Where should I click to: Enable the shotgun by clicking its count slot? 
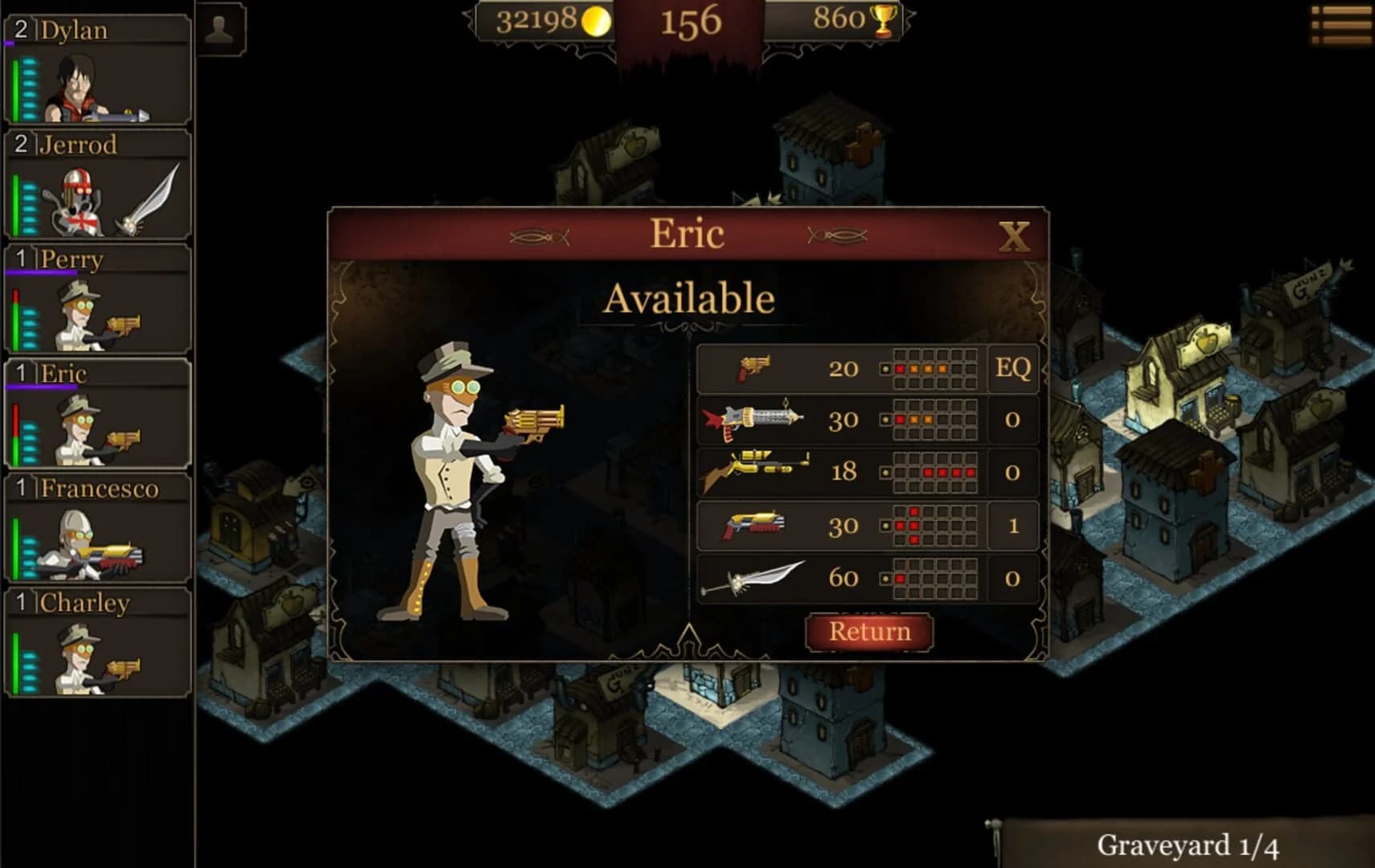[x=1013, y=524]
